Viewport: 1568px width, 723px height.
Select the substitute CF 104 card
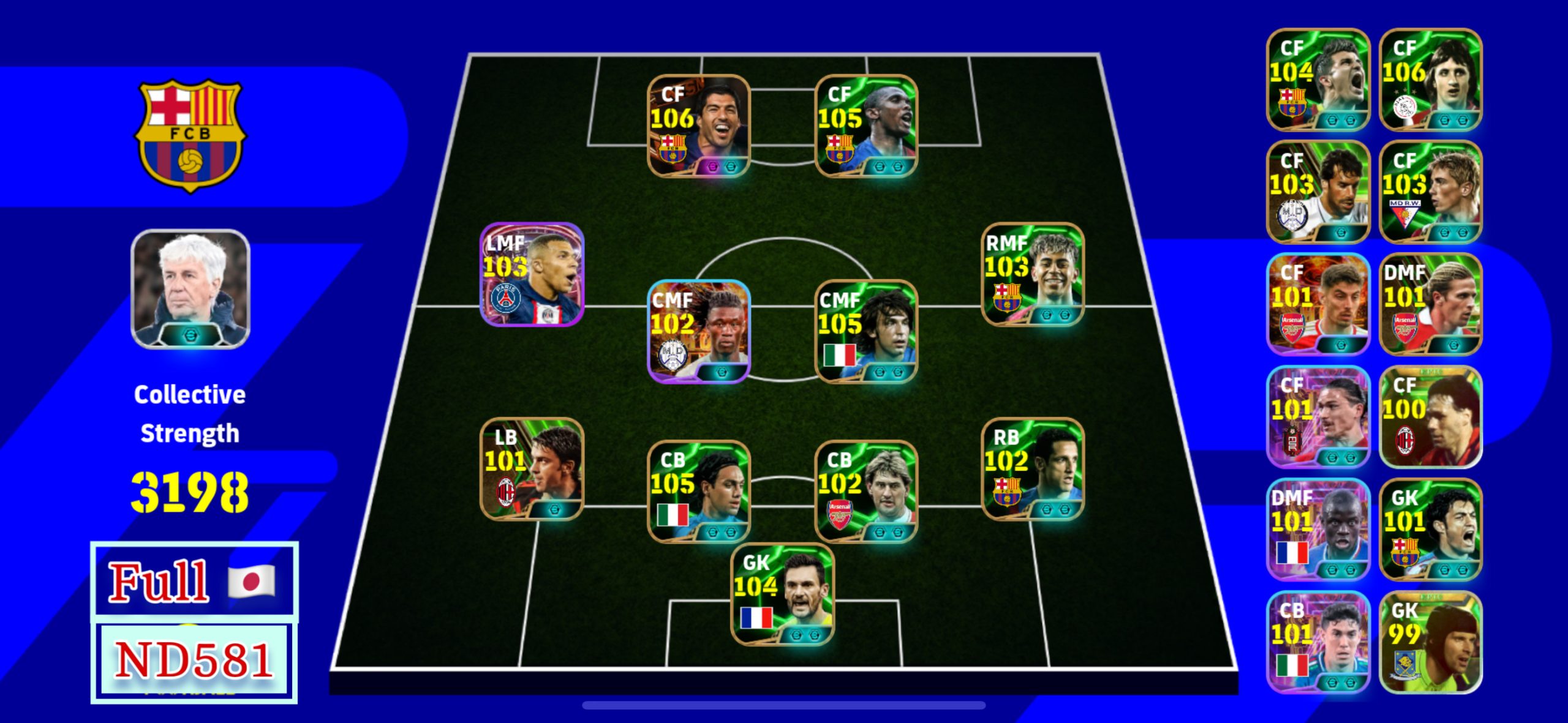[1318, 80]
